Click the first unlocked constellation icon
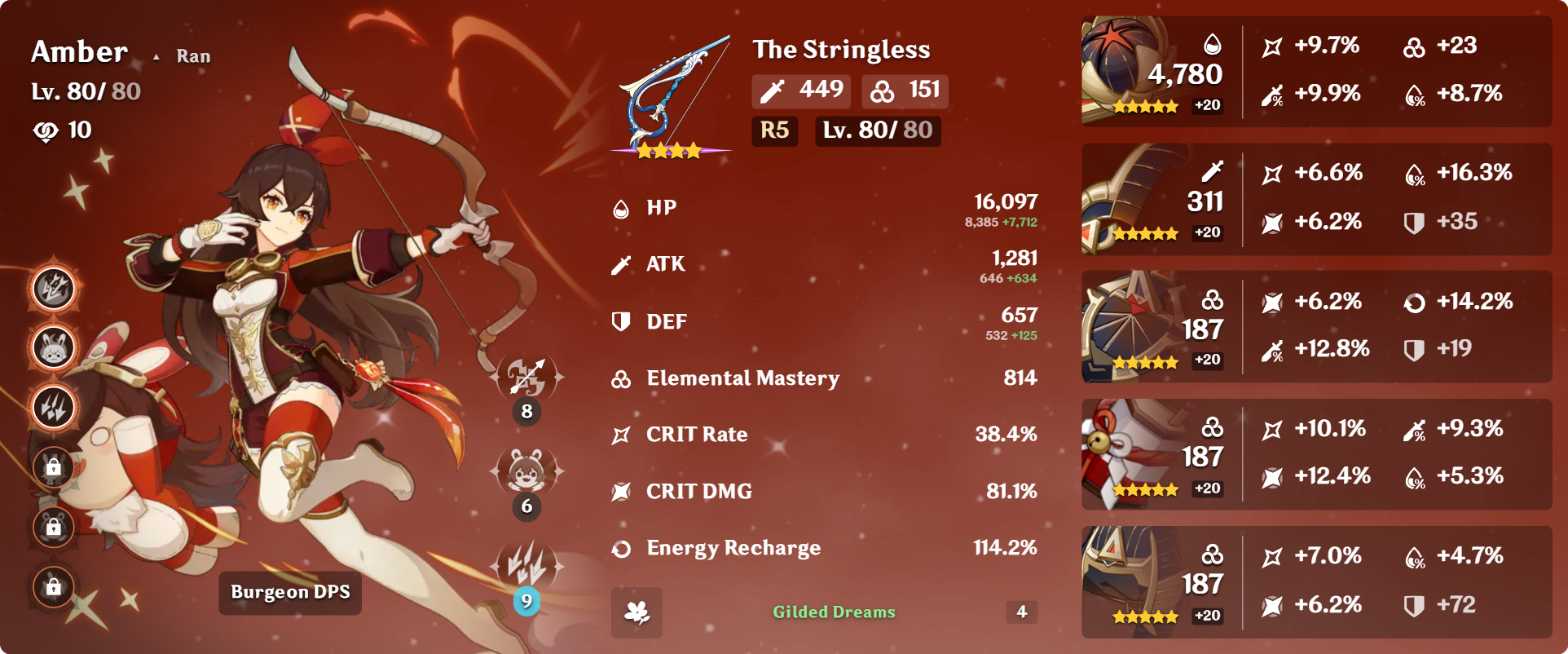1568x654 pixels. pos(54,289)
